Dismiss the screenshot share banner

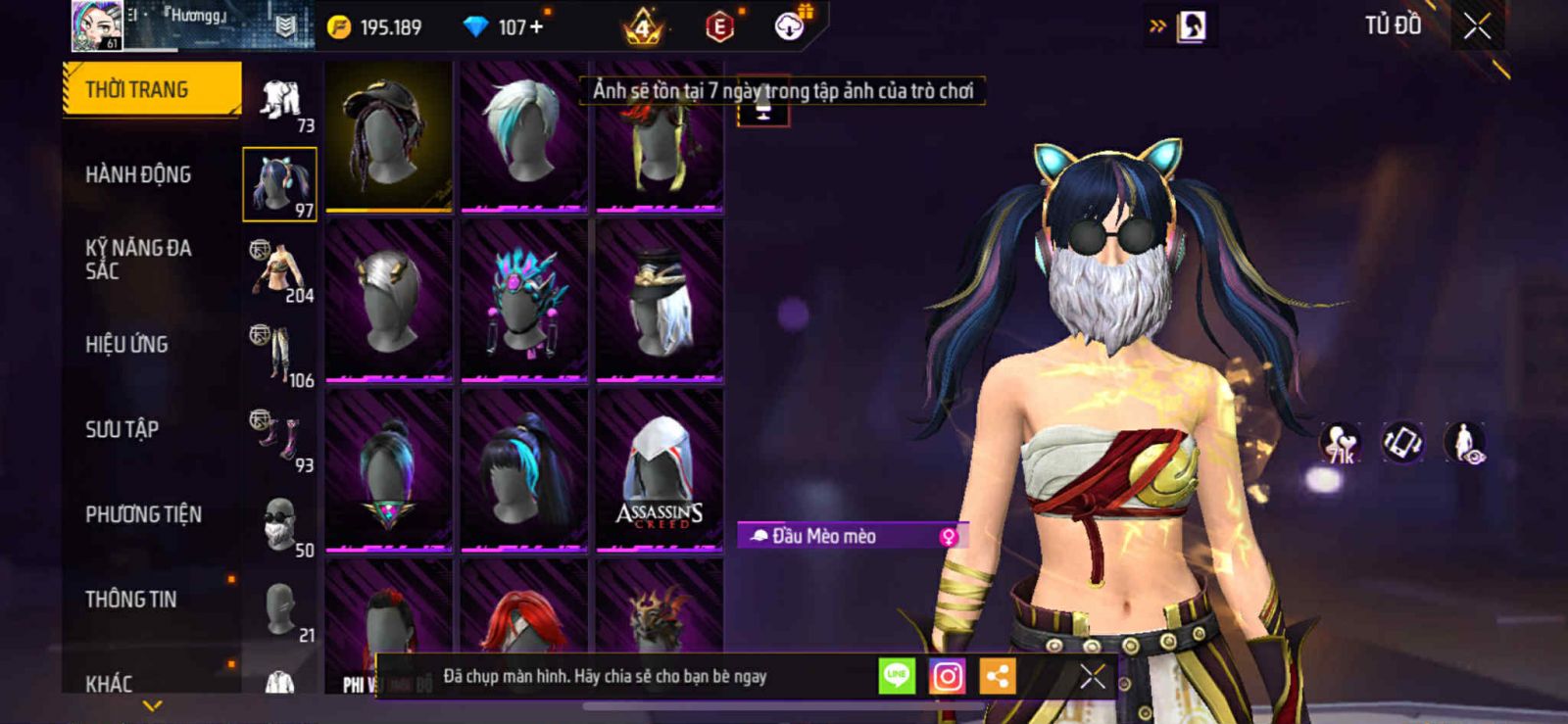1093,676
